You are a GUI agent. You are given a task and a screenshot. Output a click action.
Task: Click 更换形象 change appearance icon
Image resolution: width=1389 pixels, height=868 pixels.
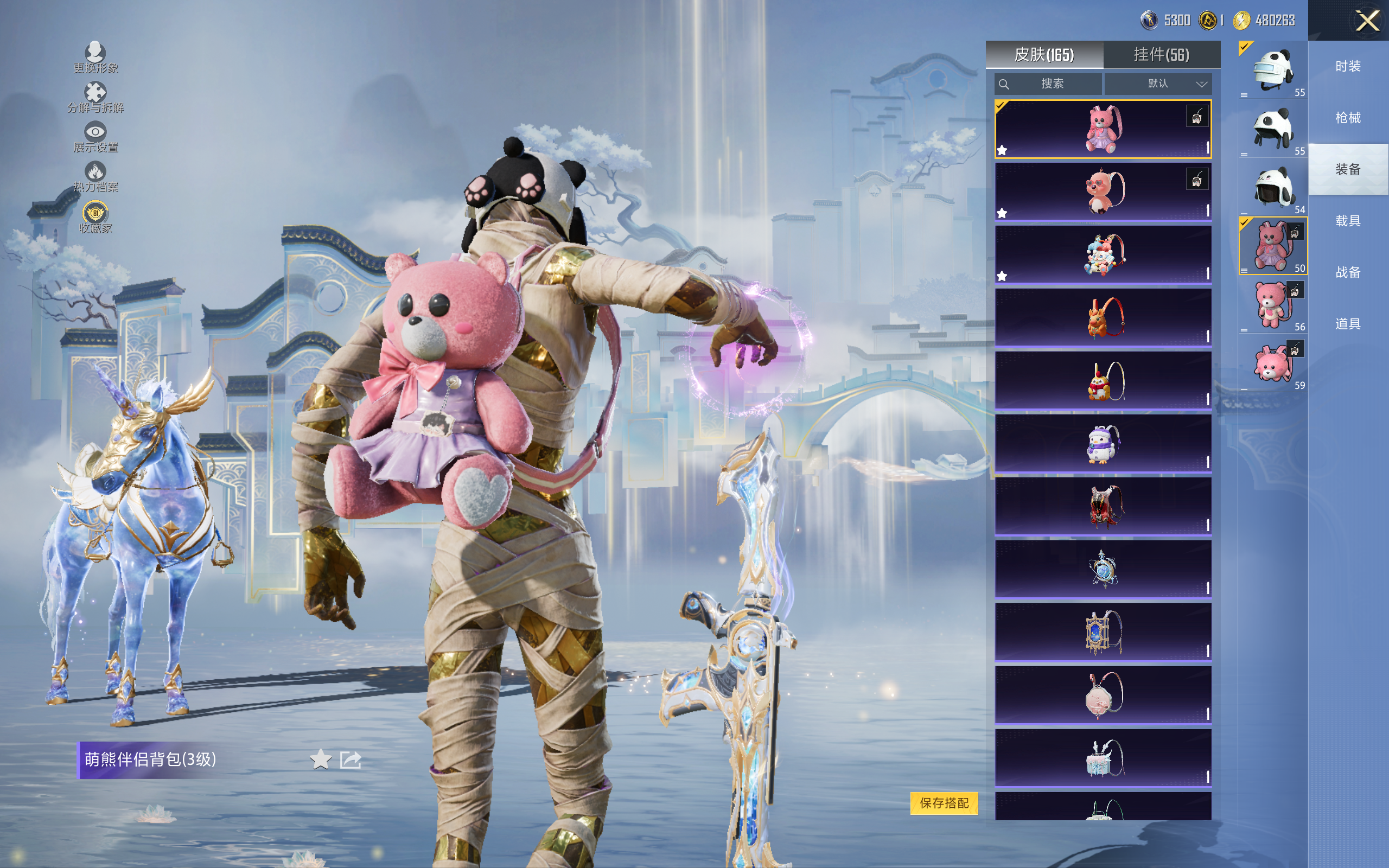click(x=95, y=56)
